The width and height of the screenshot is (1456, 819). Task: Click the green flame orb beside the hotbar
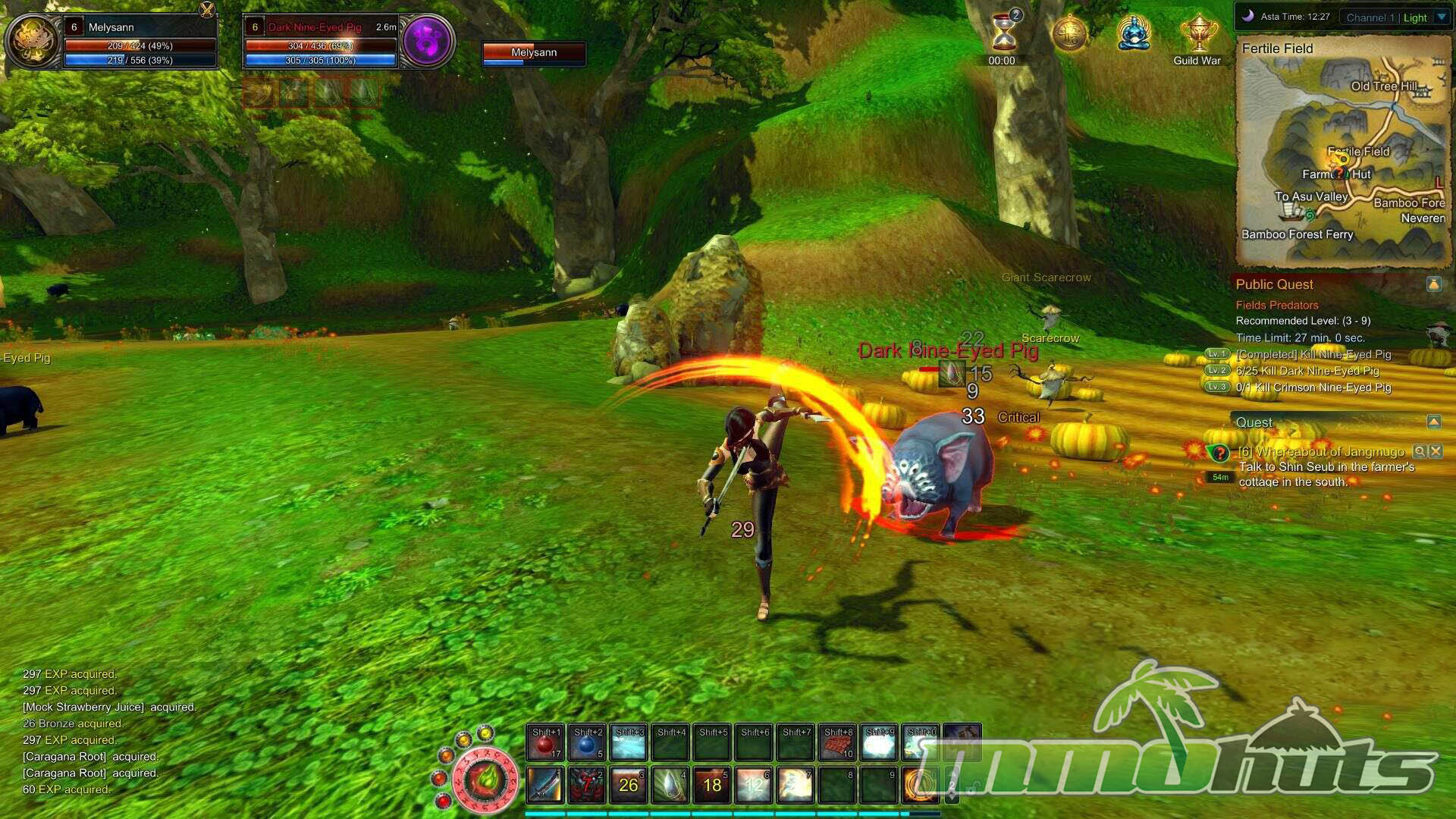(x=485, y=779)
